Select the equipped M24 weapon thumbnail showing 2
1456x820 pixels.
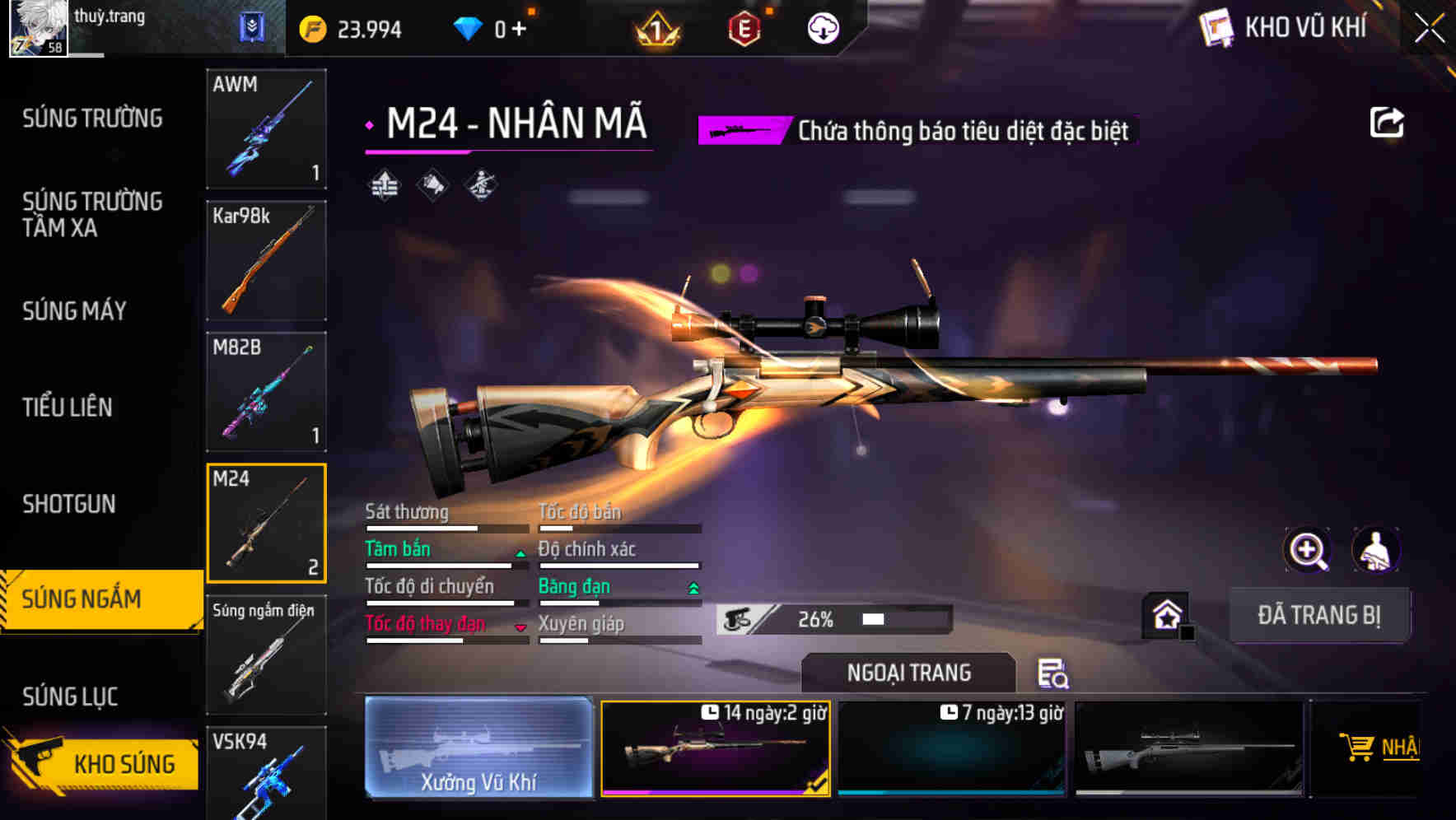[x=266, y=523]
